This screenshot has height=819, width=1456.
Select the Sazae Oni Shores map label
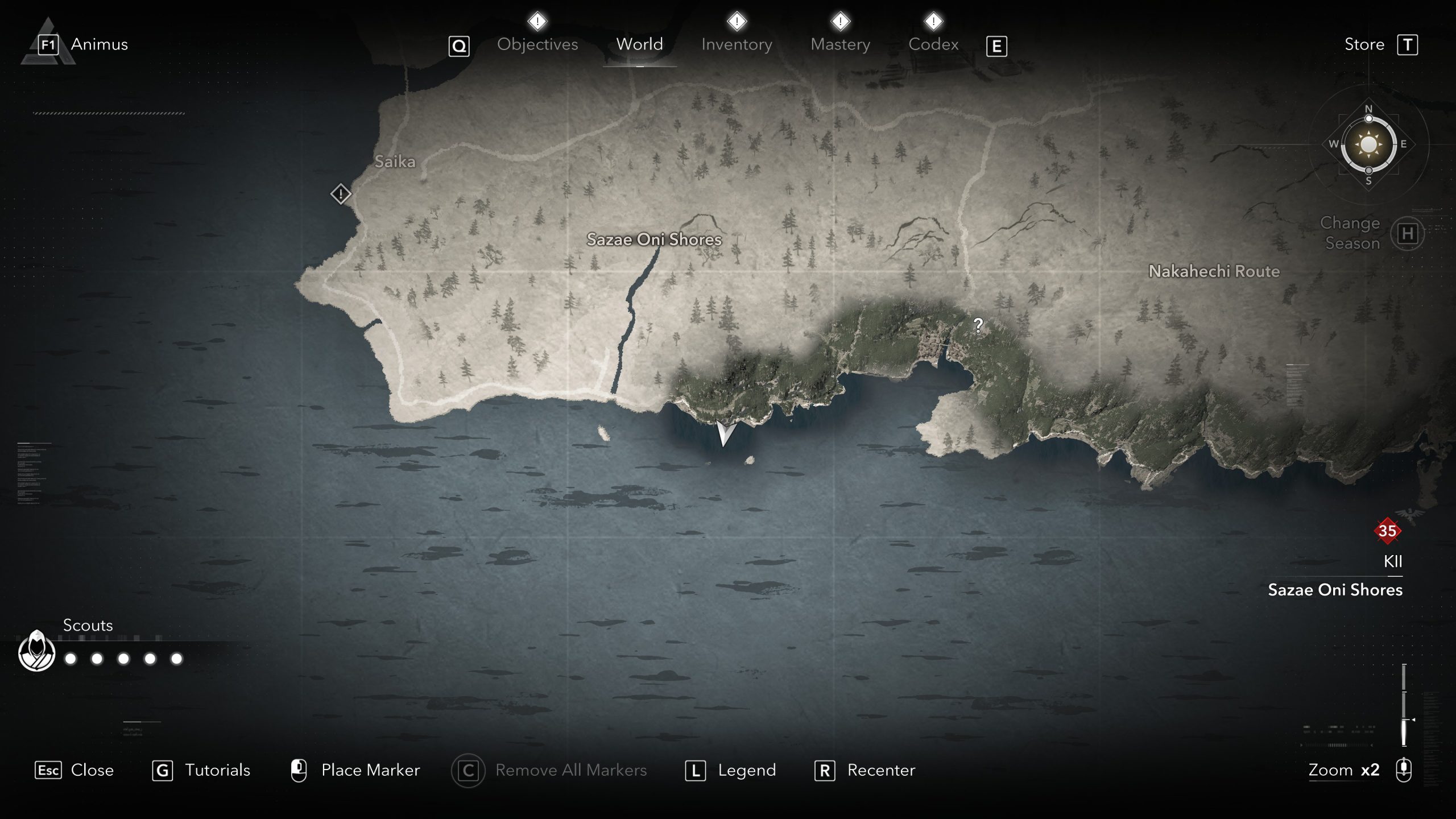[x=654, y=239]
